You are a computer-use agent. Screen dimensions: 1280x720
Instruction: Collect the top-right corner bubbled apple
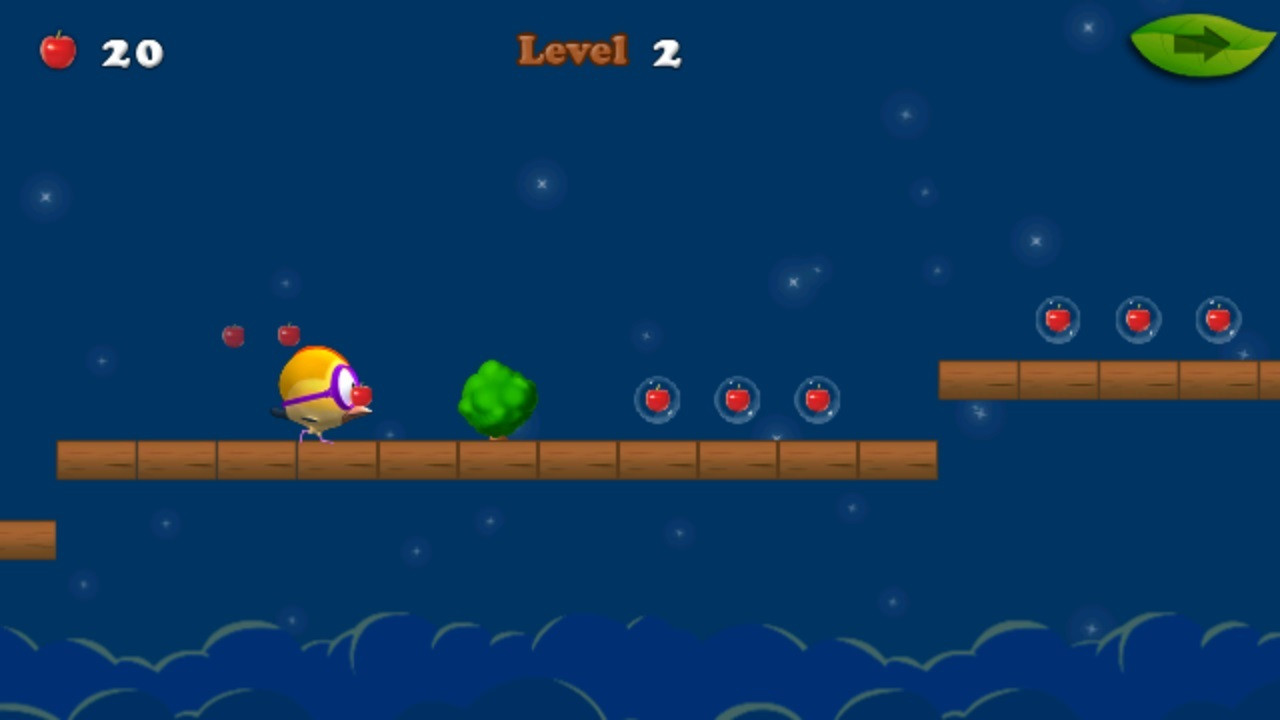pos(1218,319)
